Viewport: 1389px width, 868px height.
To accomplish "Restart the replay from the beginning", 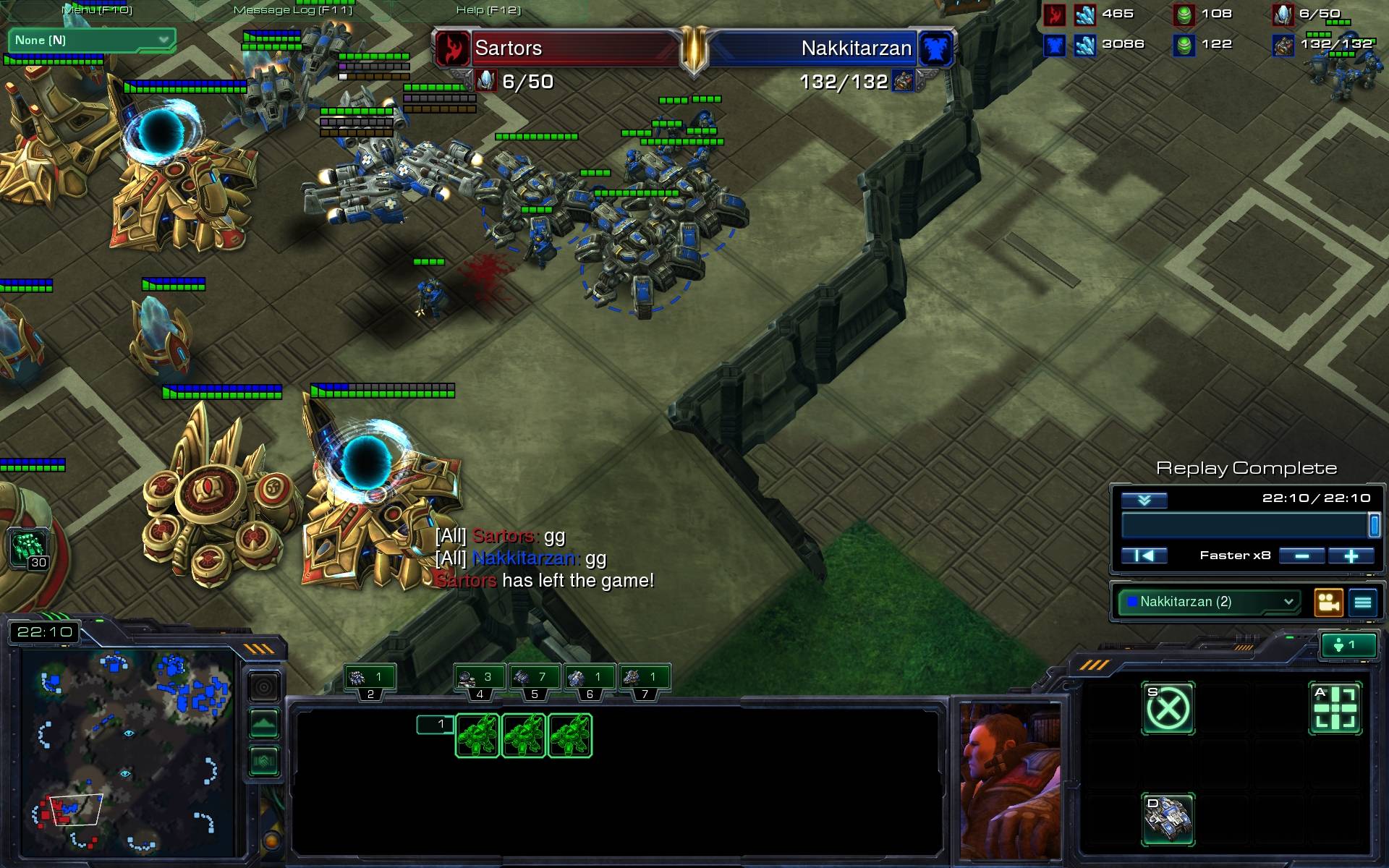I will [x=1144, y=556].
